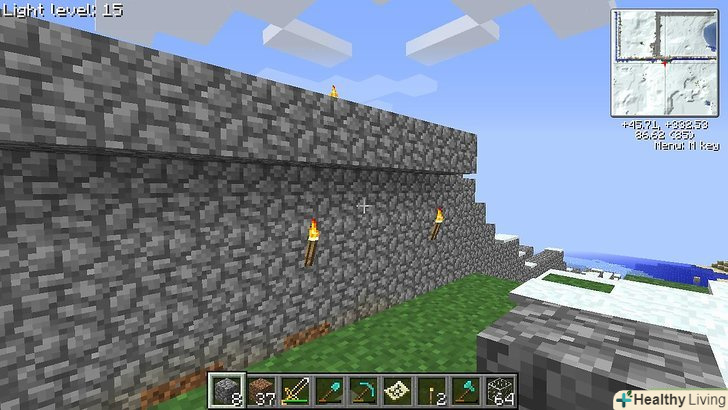Equip the sword from the hotbar
Screen dimensions: 728x410
(298, 391)
